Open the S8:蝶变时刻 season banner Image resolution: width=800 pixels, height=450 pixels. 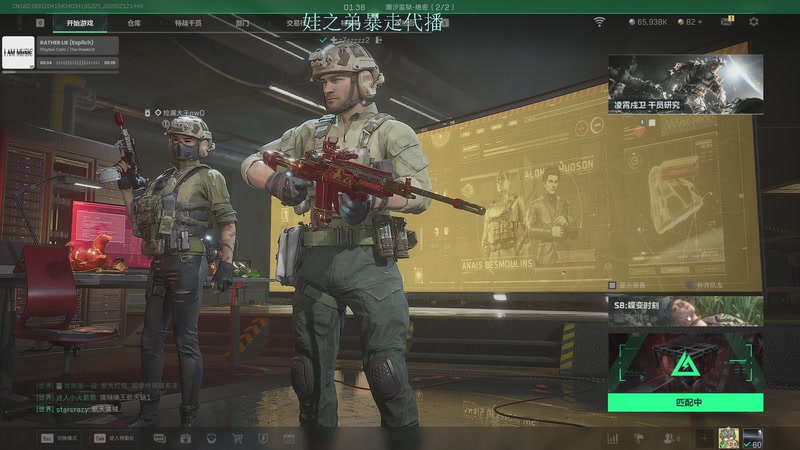click(x=685, y=310)
